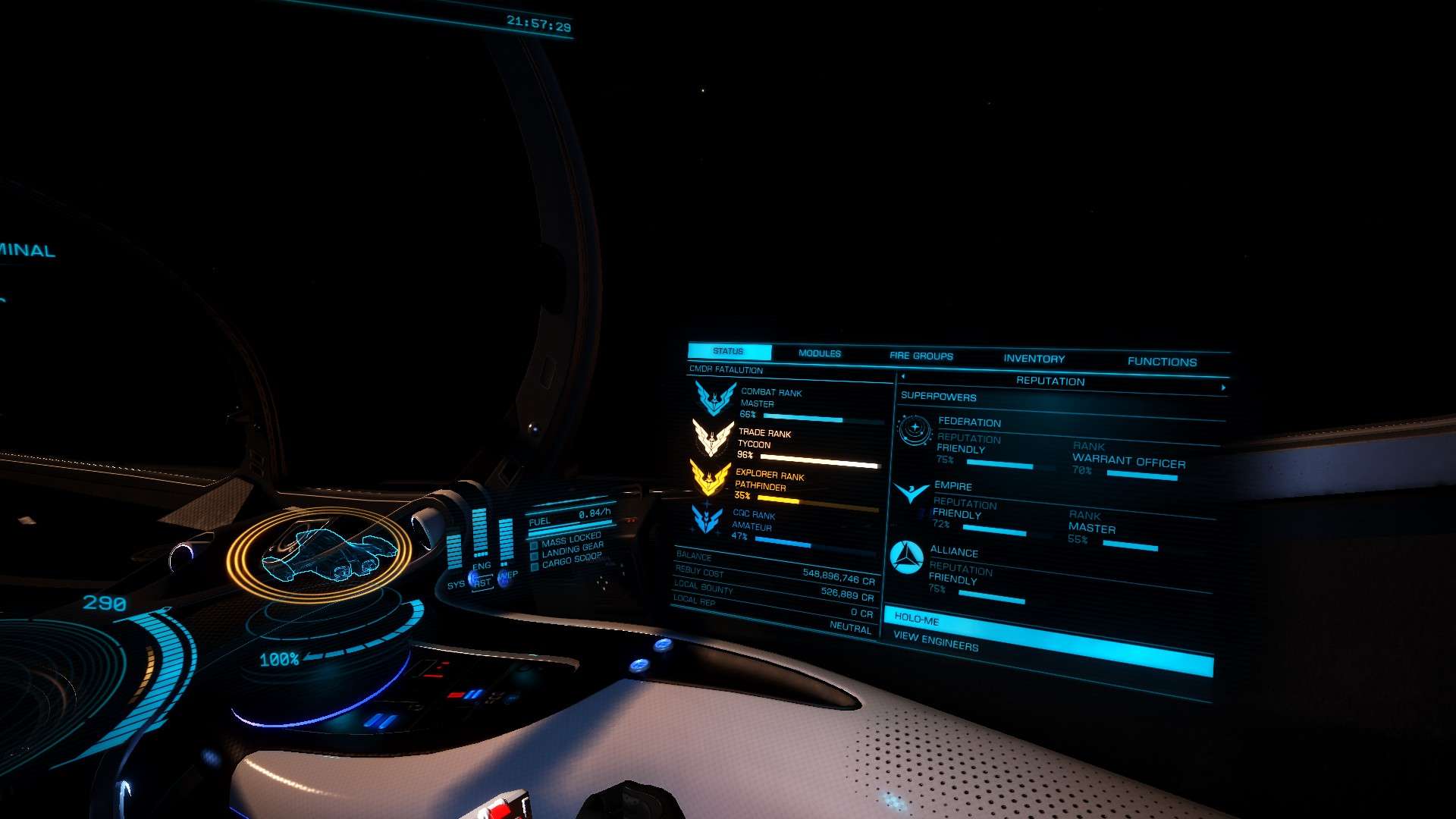Click the left arrow beside Reputation
The width and height of the screenshot is (1456, 819).
[x=902, y=377]
